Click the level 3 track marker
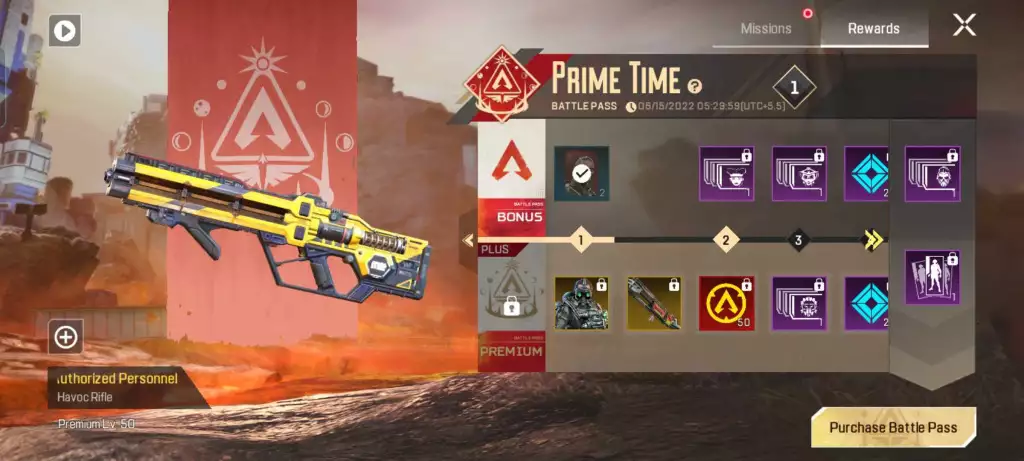Viewport: 1024px width, 461px height. [798, 240]
